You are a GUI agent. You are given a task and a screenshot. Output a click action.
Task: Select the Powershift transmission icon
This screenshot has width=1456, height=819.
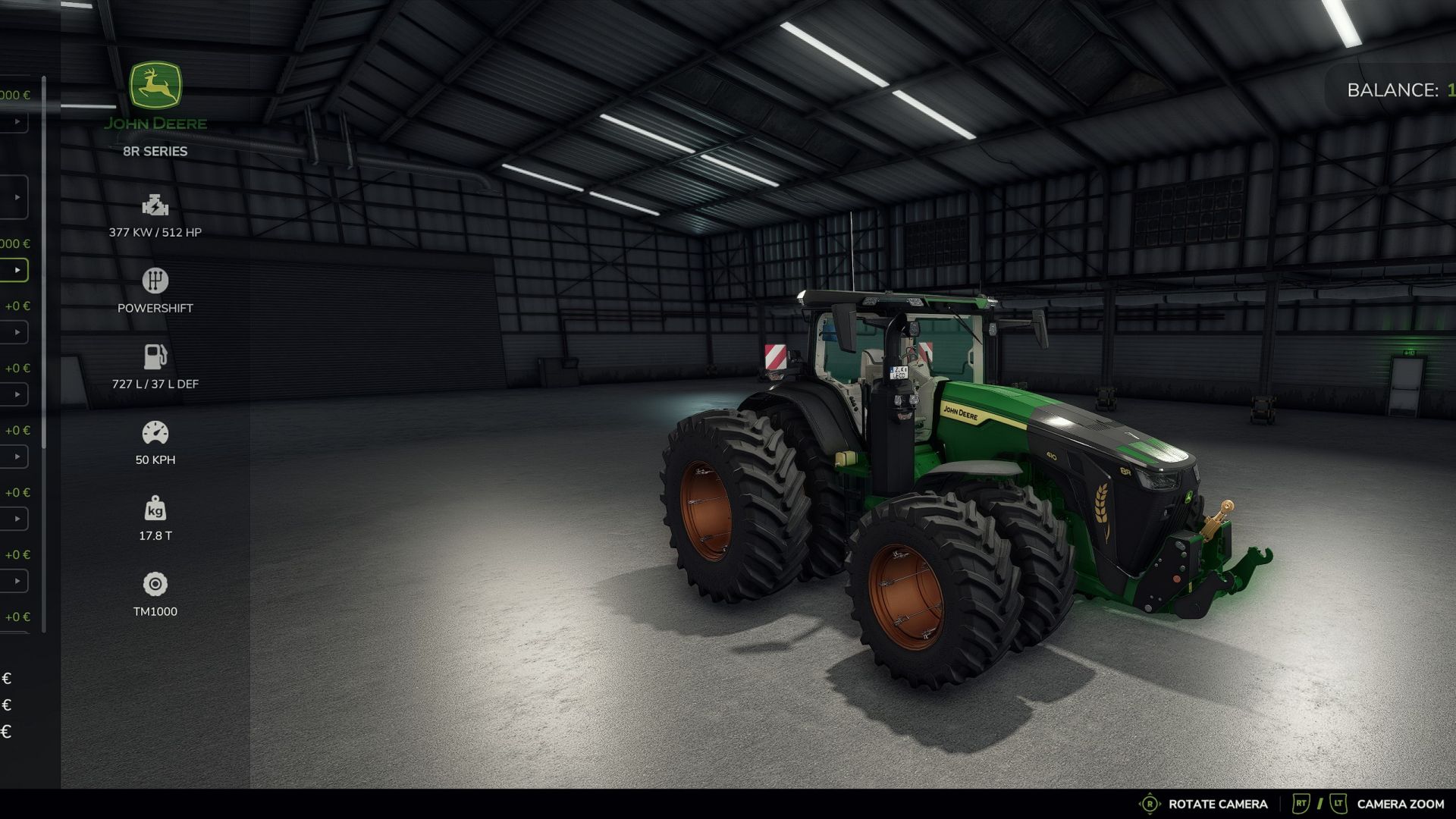tap(154, 280)
